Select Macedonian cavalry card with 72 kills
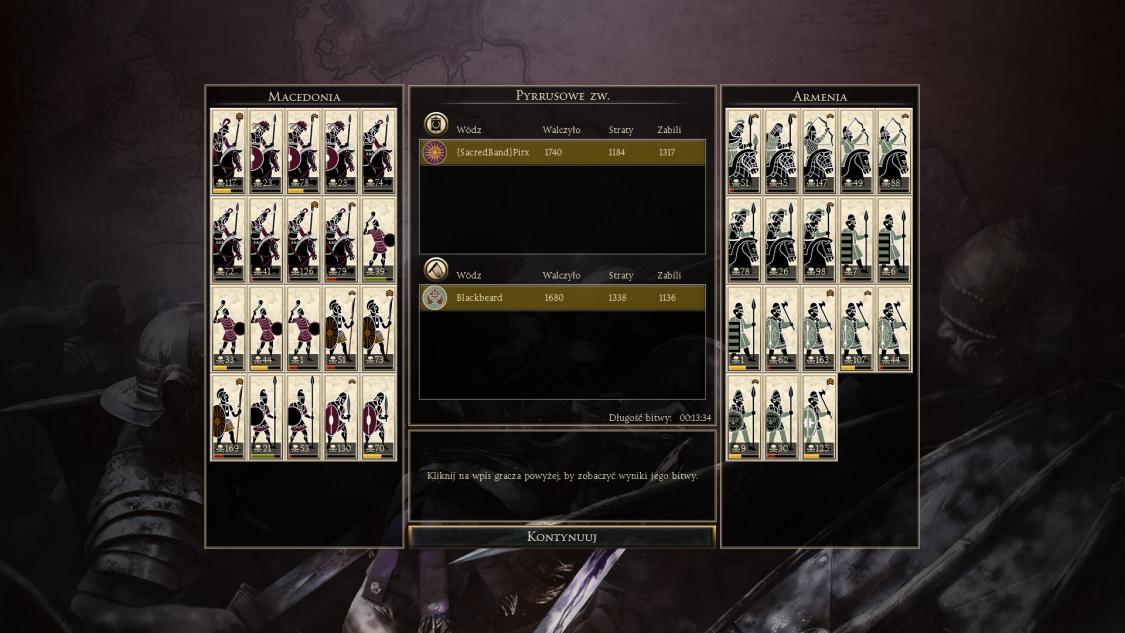 click(x=228, y=240)
